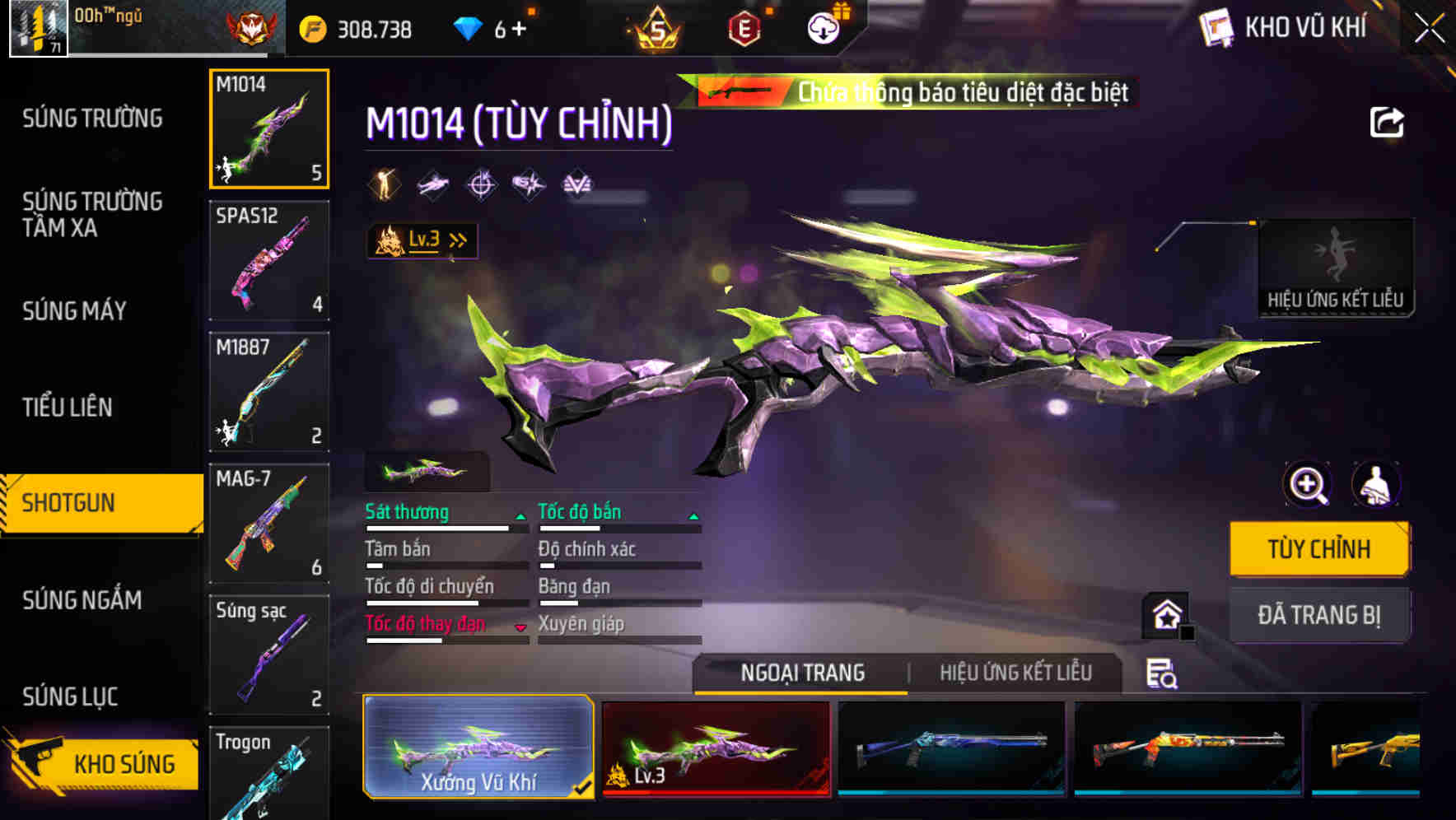1456x820 pixels.
Task: Select the SPAS12 weapon thumbnail
Action: coord(268,260)
